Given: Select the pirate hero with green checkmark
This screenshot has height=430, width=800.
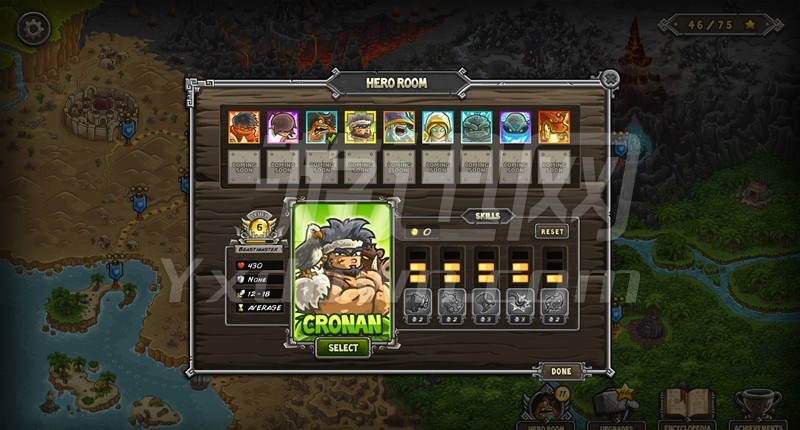Looking at the screenshot, I should click(322, 127).
